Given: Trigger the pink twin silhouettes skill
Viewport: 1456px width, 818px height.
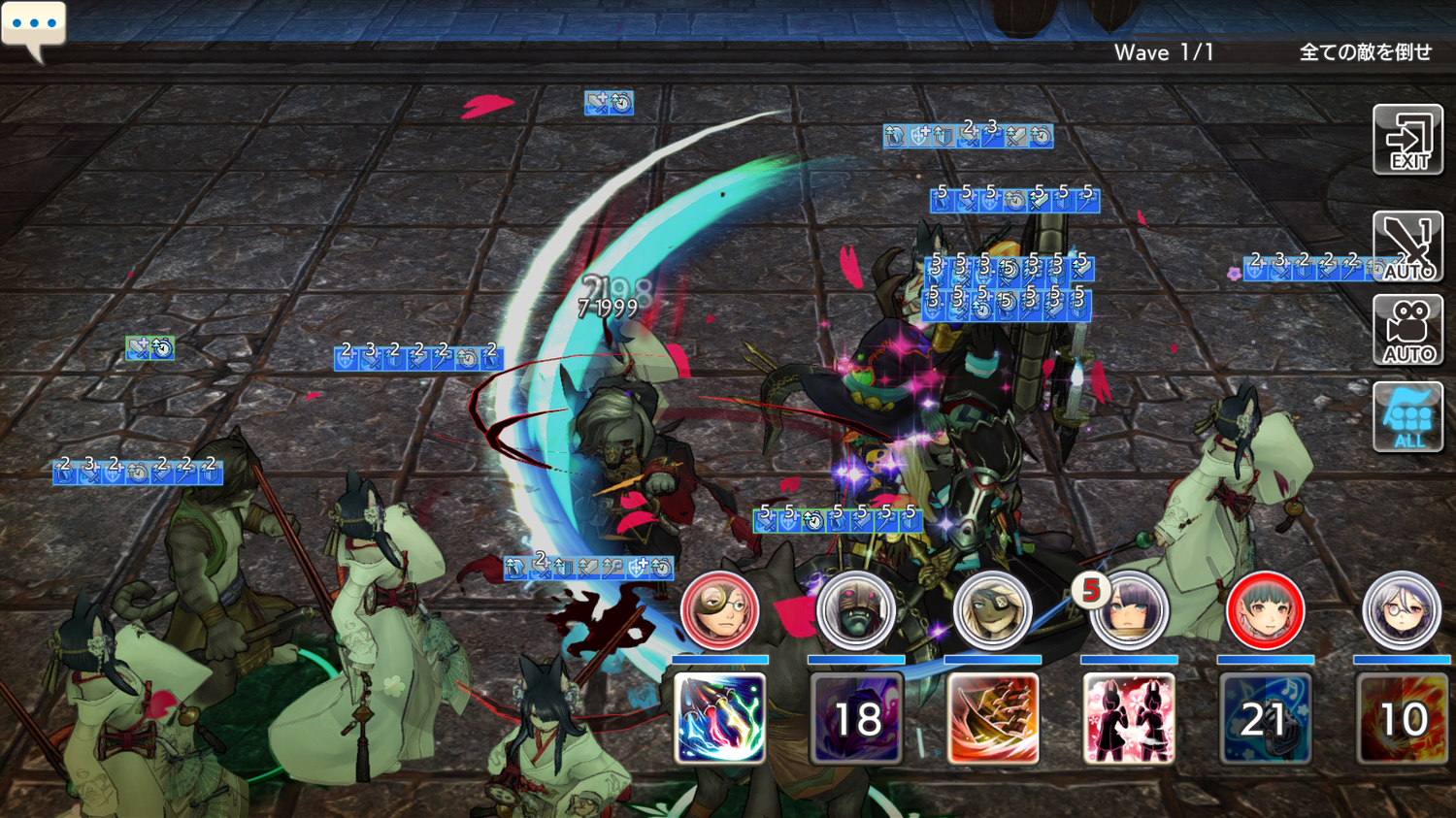Looking at the screenshot, I should coord(1128,718).
